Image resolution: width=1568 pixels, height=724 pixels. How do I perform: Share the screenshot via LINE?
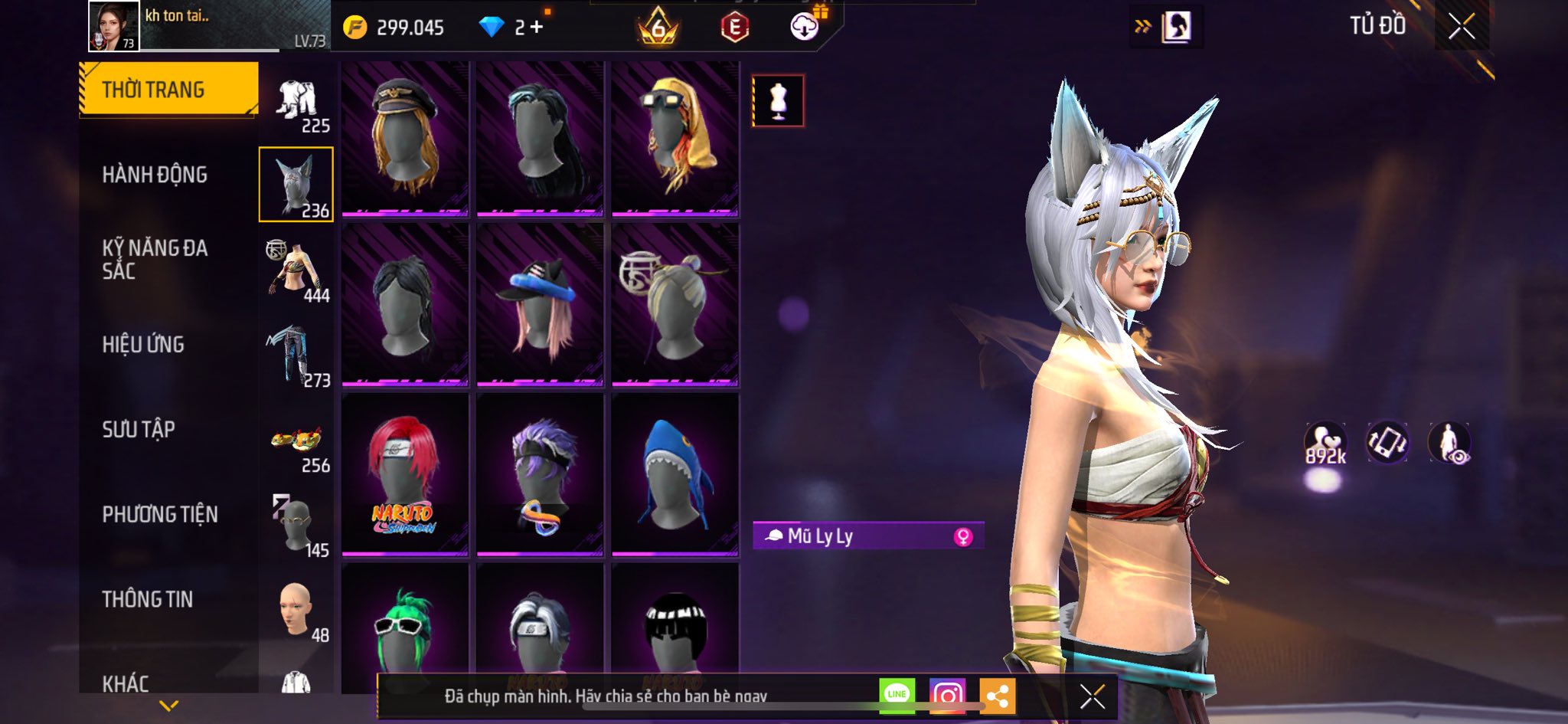[x=897, y=695]
